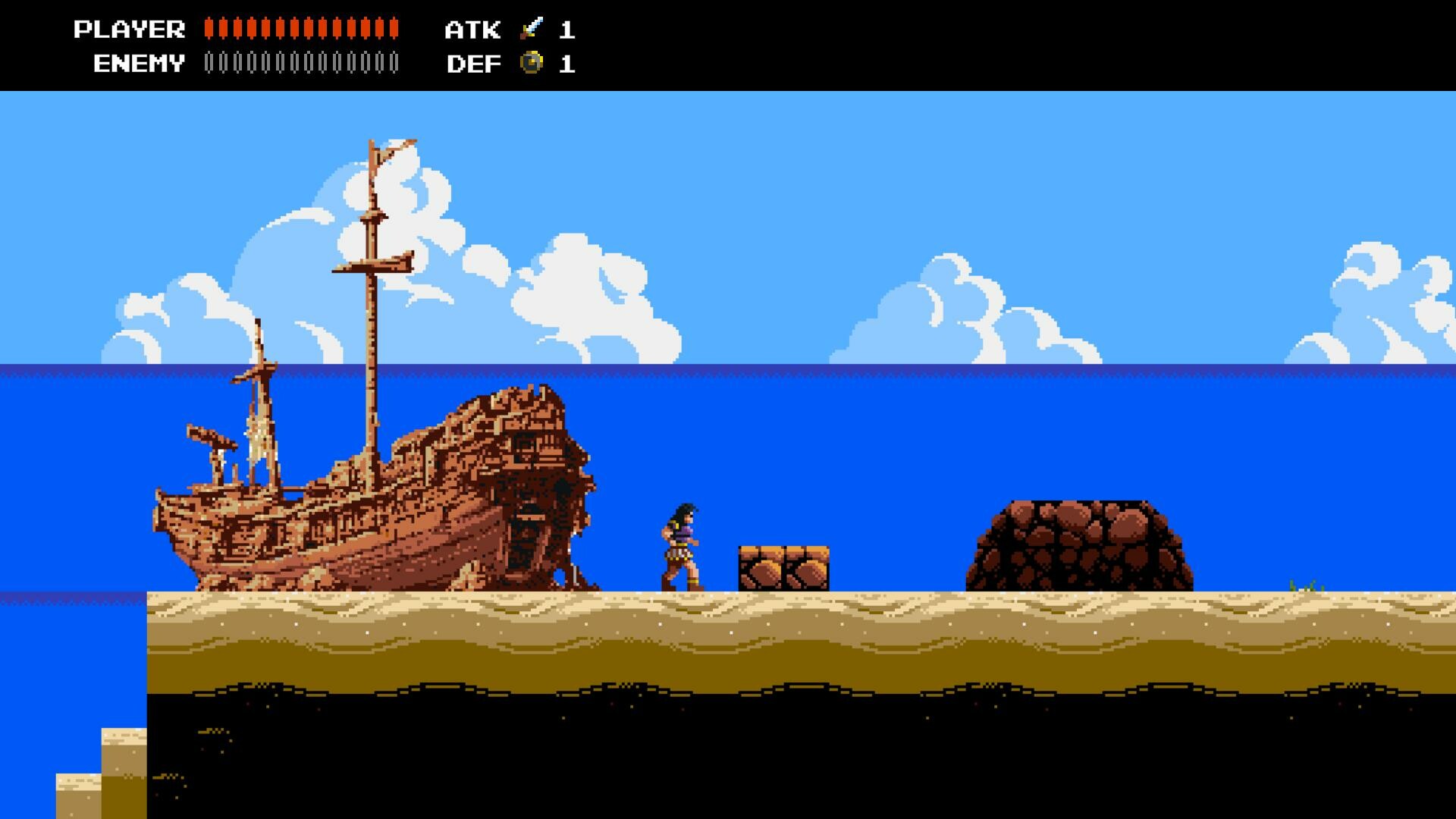Click the DEF value of 1
This screenshot has height=819, width=1456.
pos(567,64)
